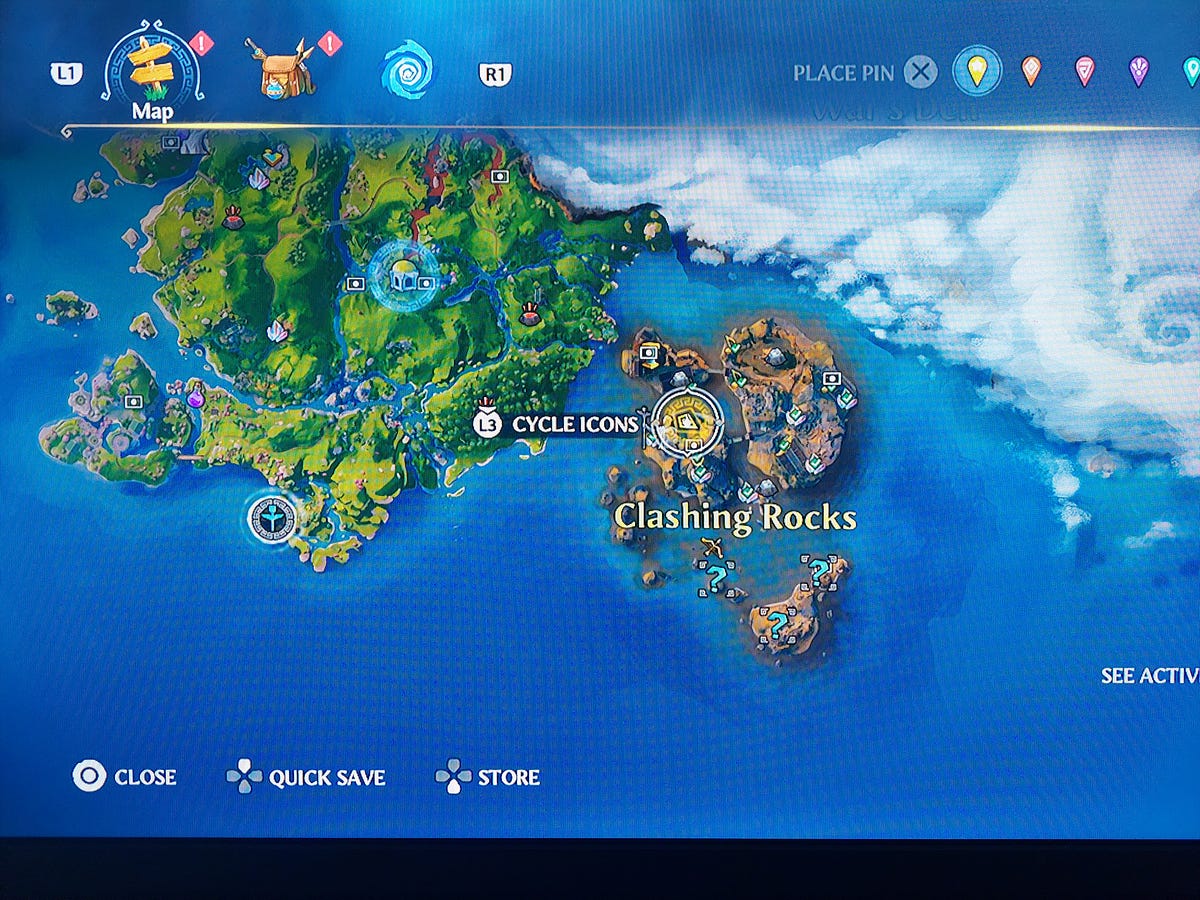Screen dimensions: 1200x900
Task: Open the See Activities option
Action: (1150, 676)
